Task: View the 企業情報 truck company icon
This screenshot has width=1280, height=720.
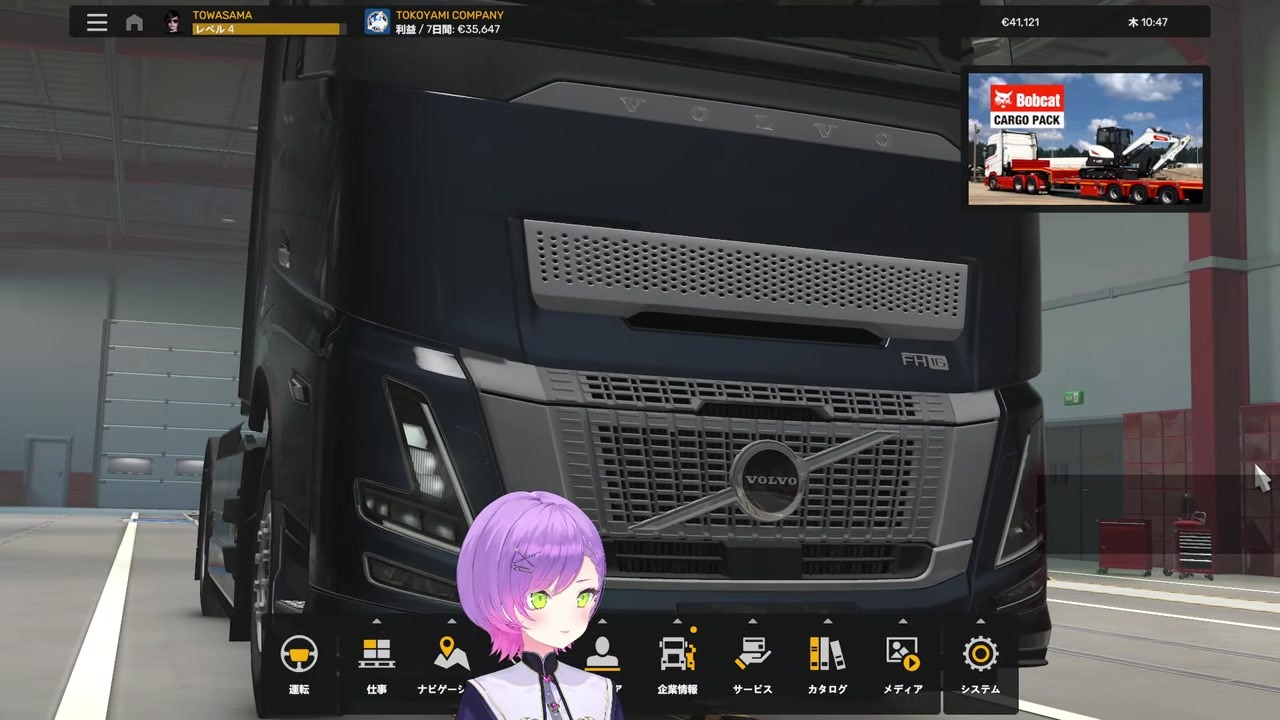Action: 677,654
